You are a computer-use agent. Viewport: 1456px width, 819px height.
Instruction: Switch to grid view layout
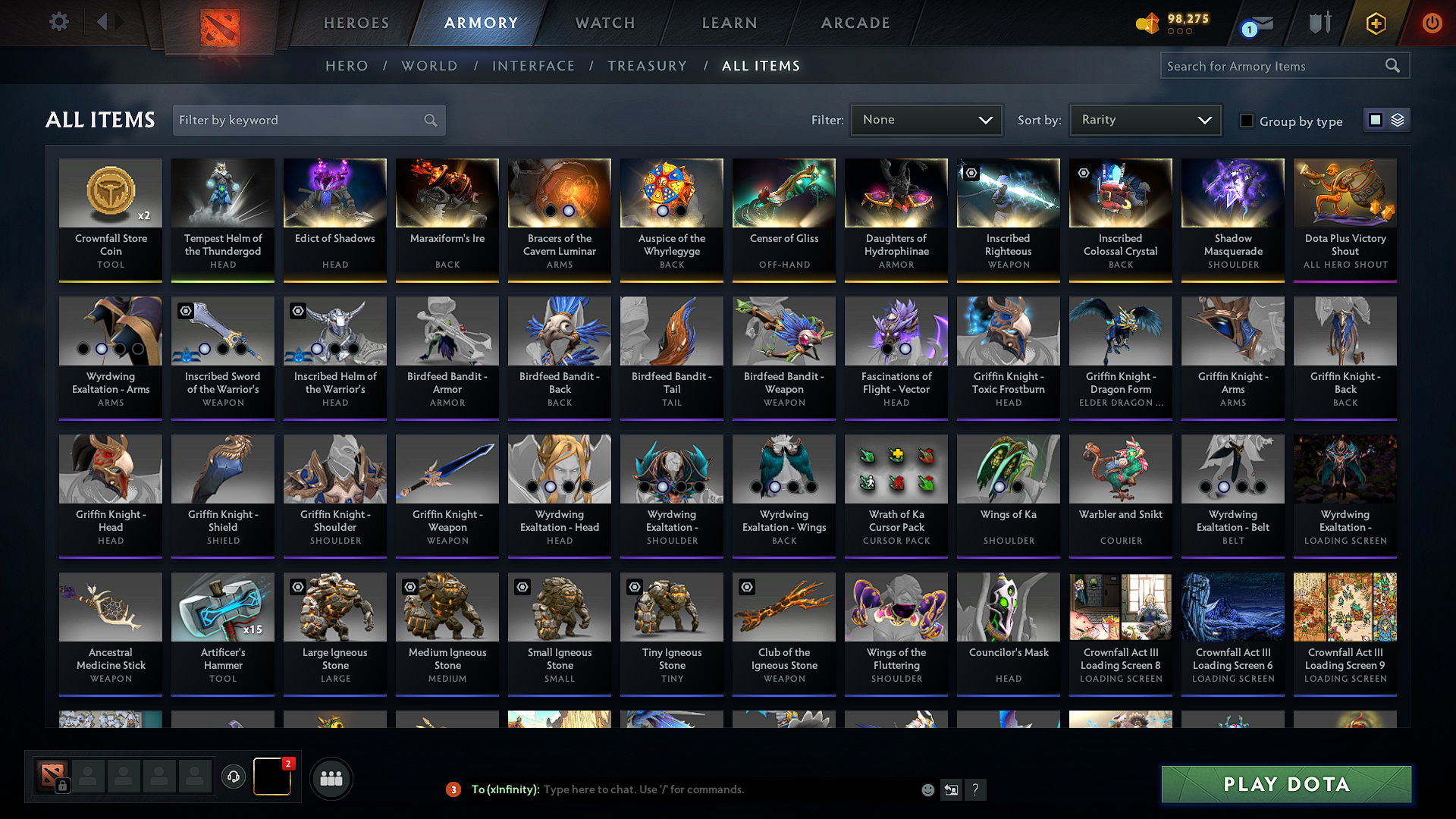(x=1374, y=119)
